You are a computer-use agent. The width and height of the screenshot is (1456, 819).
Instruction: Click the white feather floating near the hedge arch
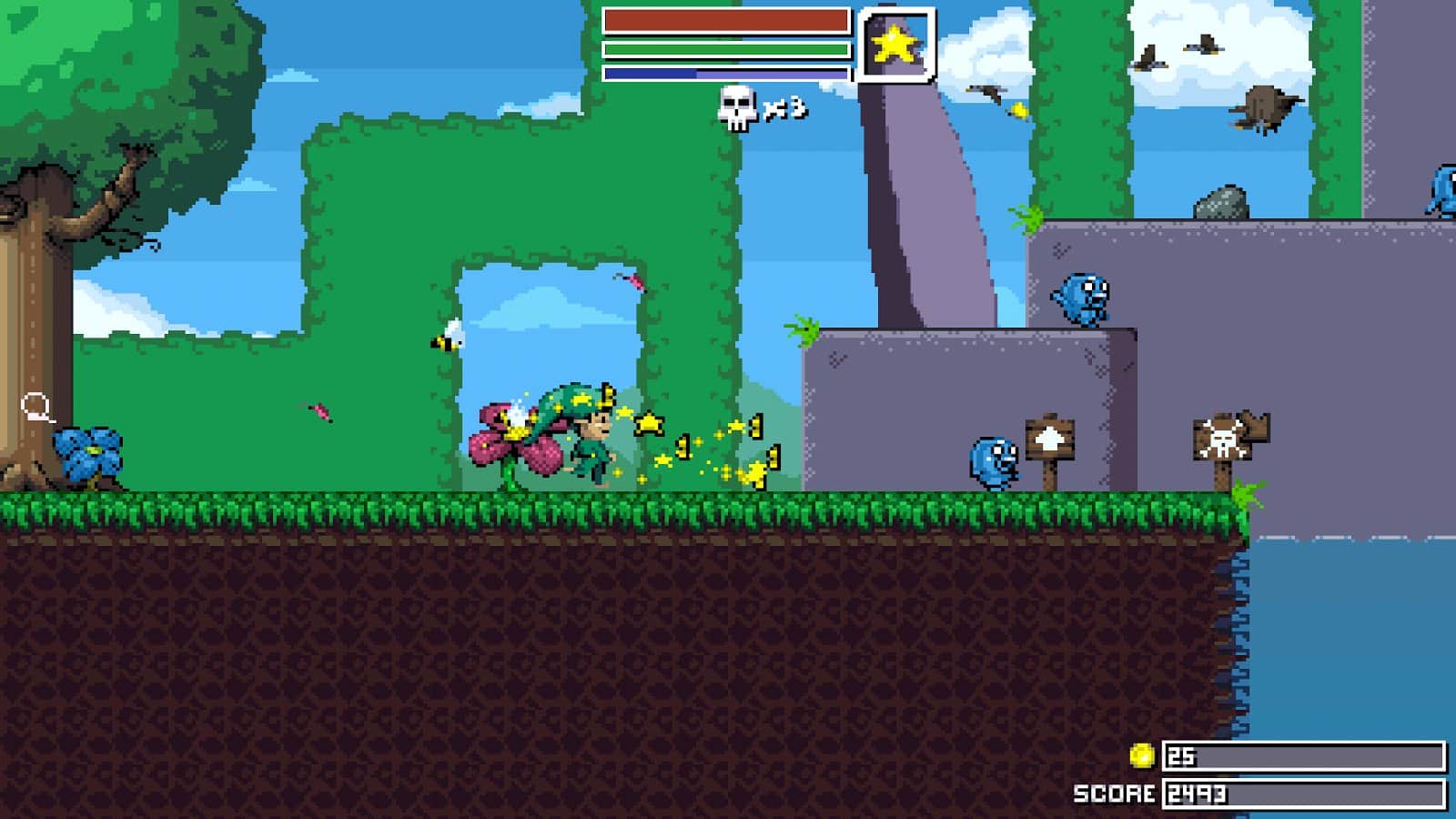[x=448, y=335]
